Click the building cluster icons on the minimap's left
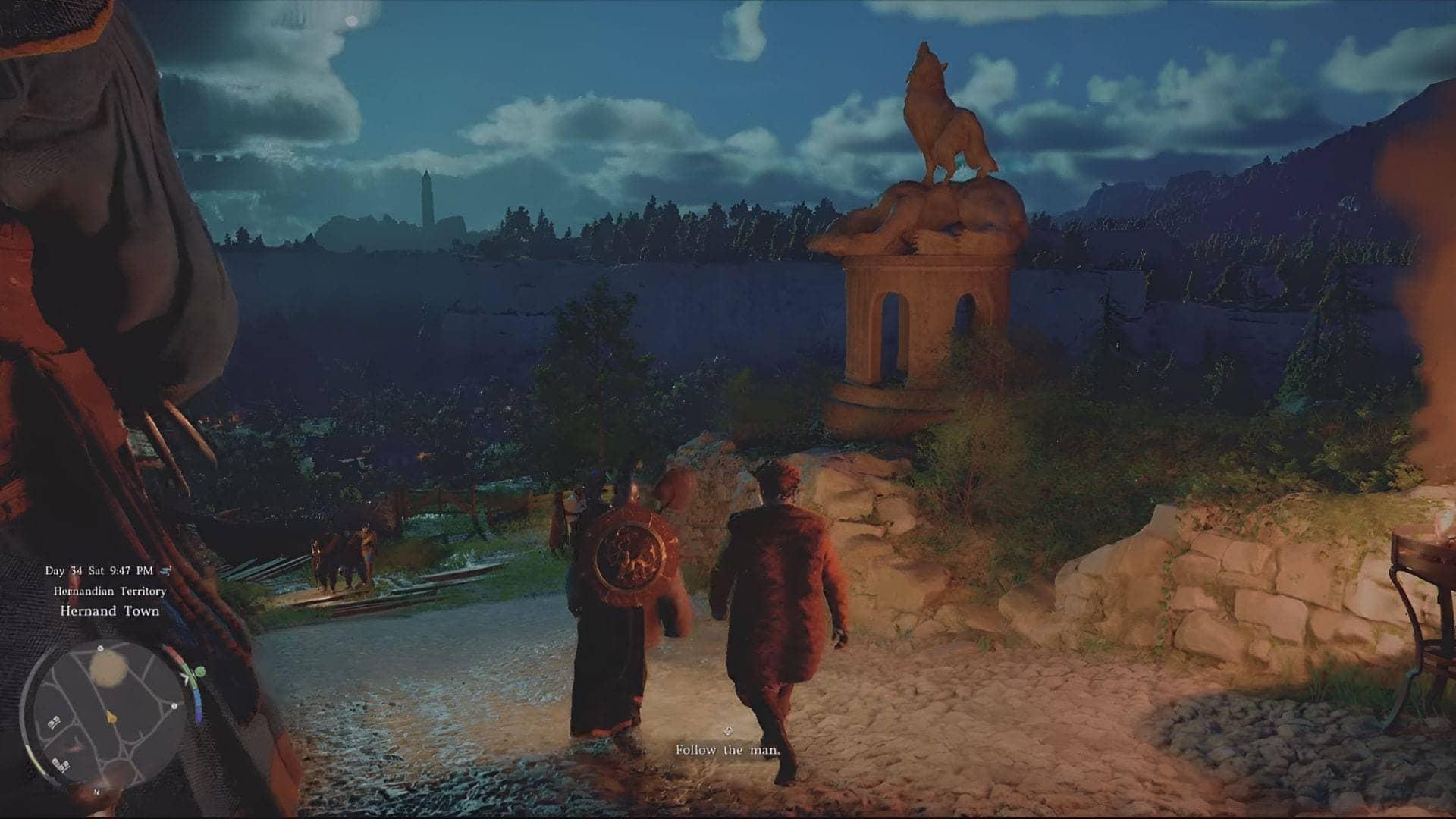Screen dimensions: 1456x819 tap(53, 721)
